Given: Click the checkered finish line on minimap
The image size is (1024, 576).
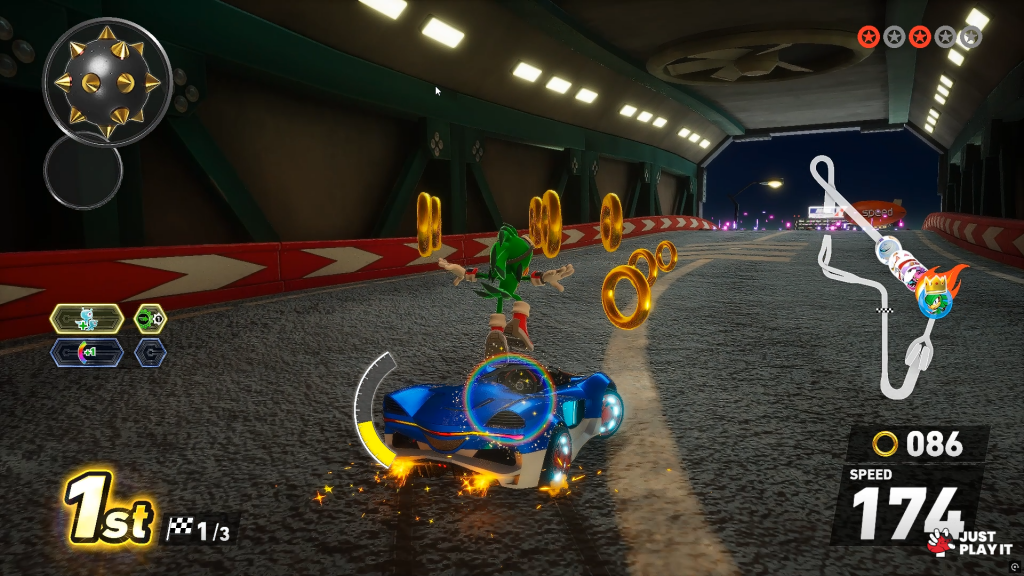Looking at the screenshot, I should click(x=883, y=312).
